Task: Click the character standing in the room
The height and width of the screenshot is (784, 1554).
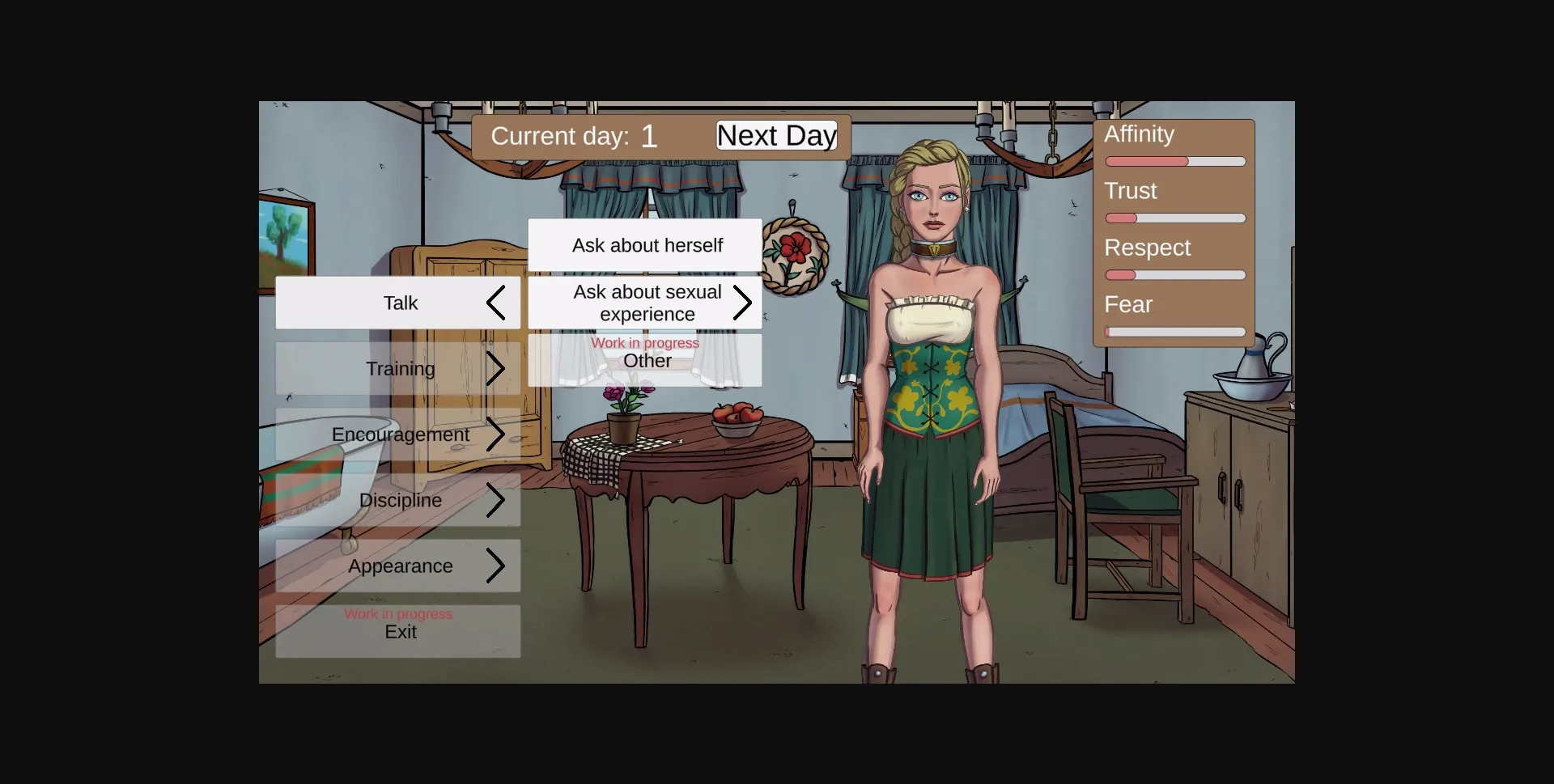Action: coord(931,364)
